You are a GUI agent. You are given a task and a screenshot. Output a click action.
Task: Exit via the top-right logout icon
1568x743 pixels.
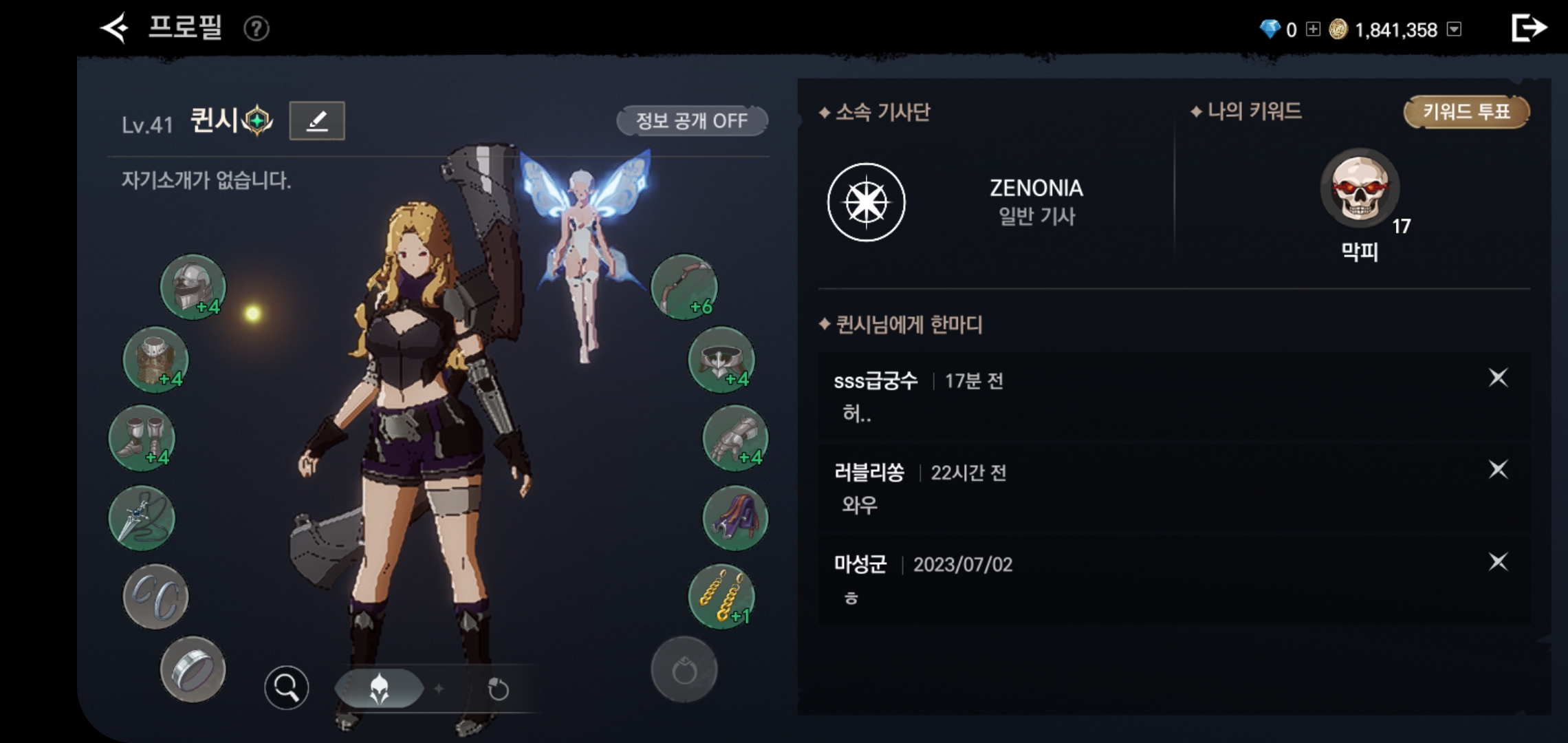click(1528, 29)
